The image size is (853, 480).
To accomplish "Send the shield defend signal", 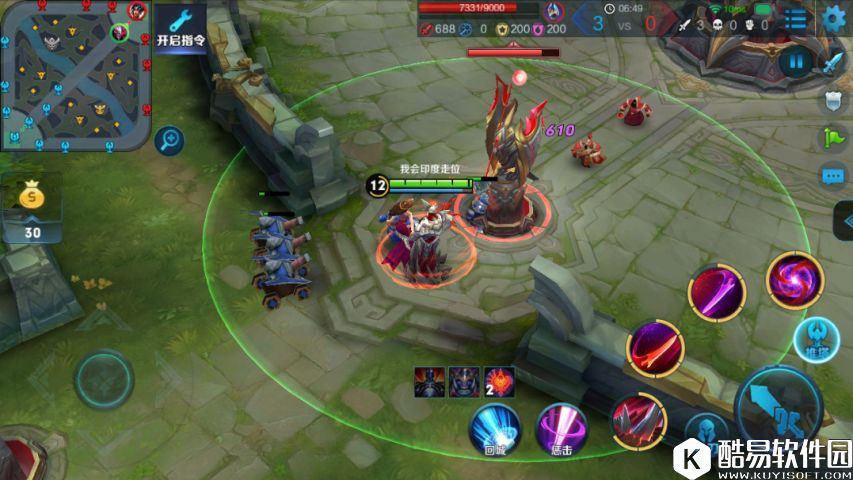I will click(x=834, y=100).
